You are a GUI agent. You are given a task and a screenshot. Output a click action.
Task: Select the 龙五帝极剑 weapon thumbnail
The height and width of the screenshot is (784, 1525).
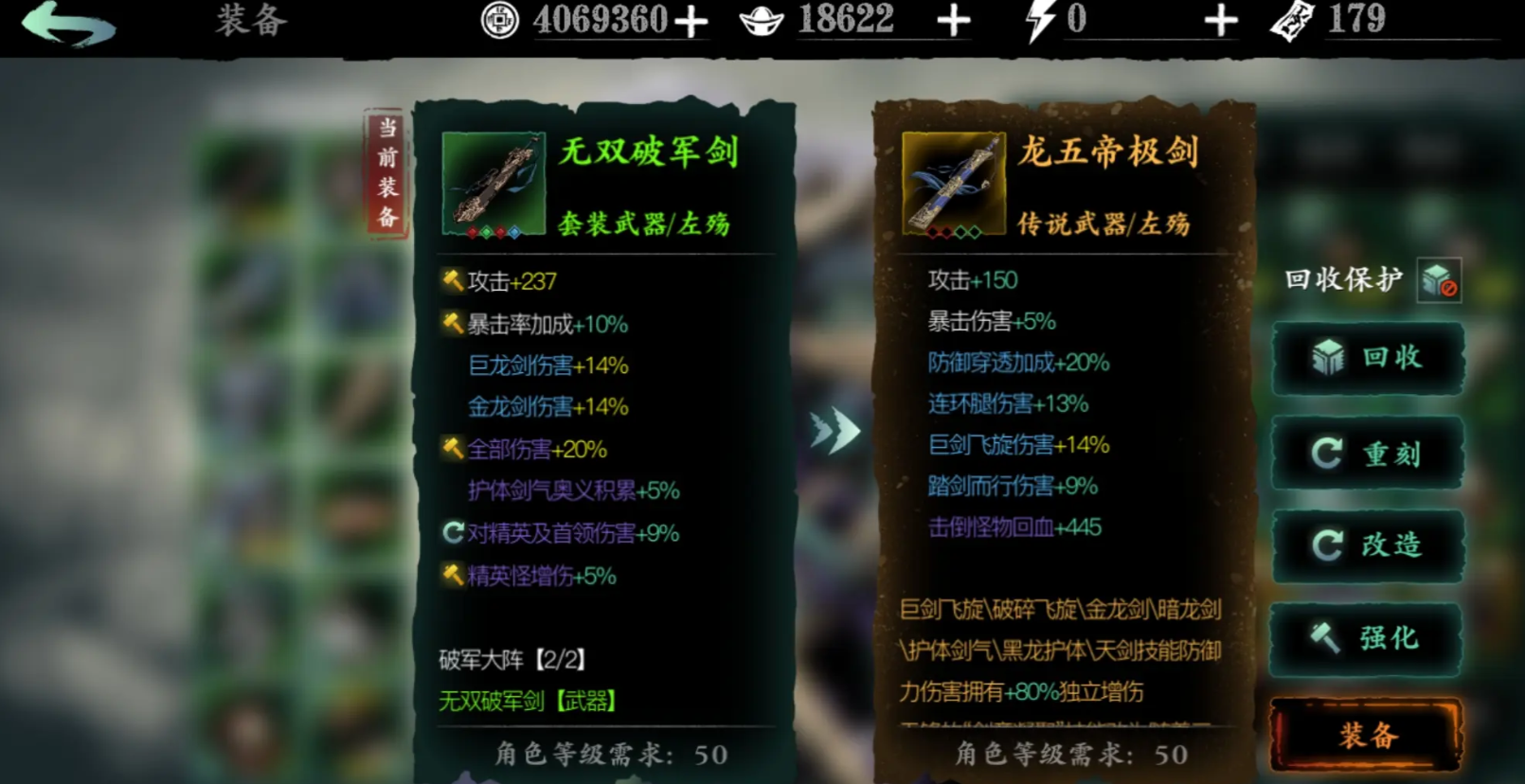(x=952, y=182)
